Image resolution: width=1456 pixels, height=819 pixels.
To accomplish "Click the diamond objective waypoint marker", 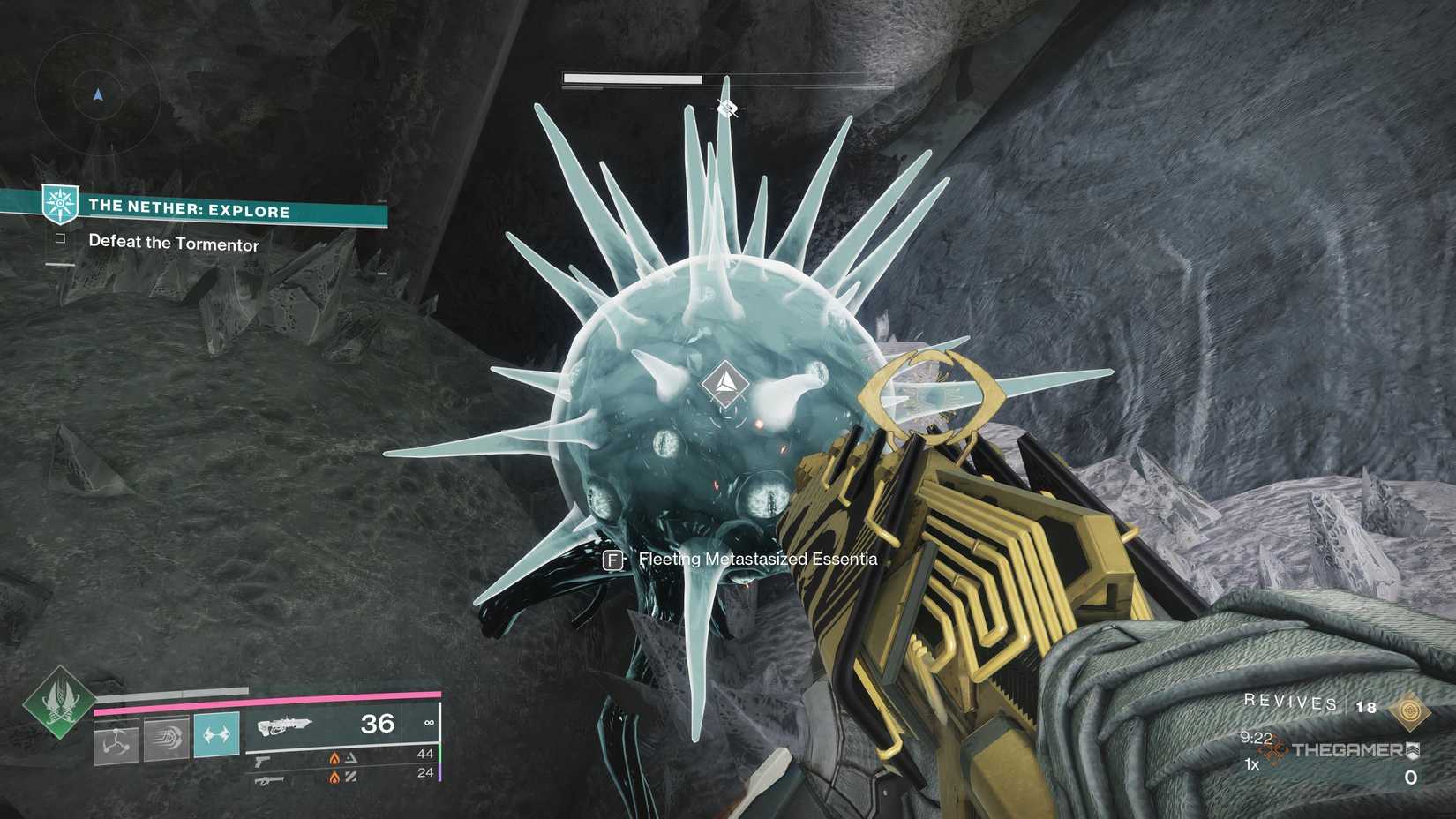I will [x=724, y=383].
